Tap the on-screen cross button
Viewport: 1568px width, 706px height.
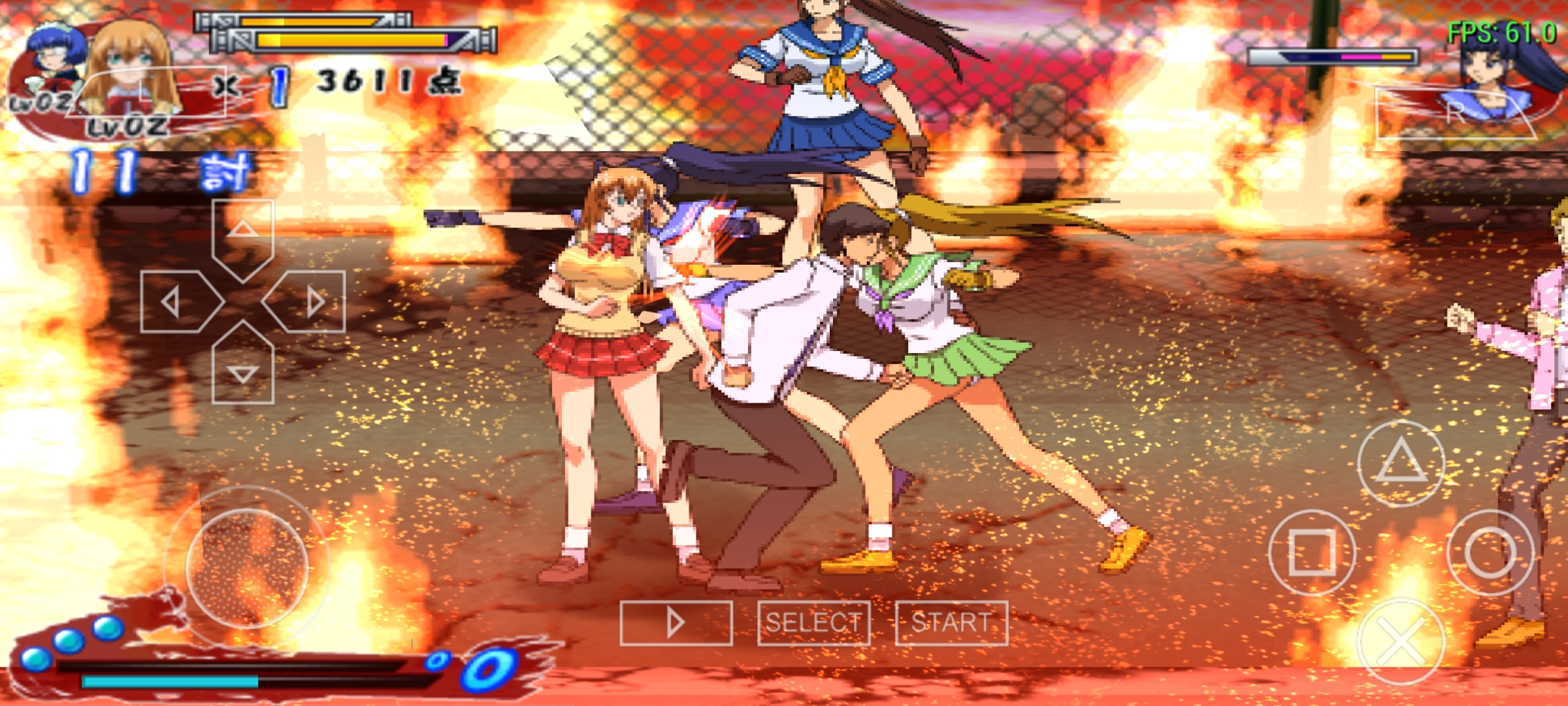(x=1401, y=641)
